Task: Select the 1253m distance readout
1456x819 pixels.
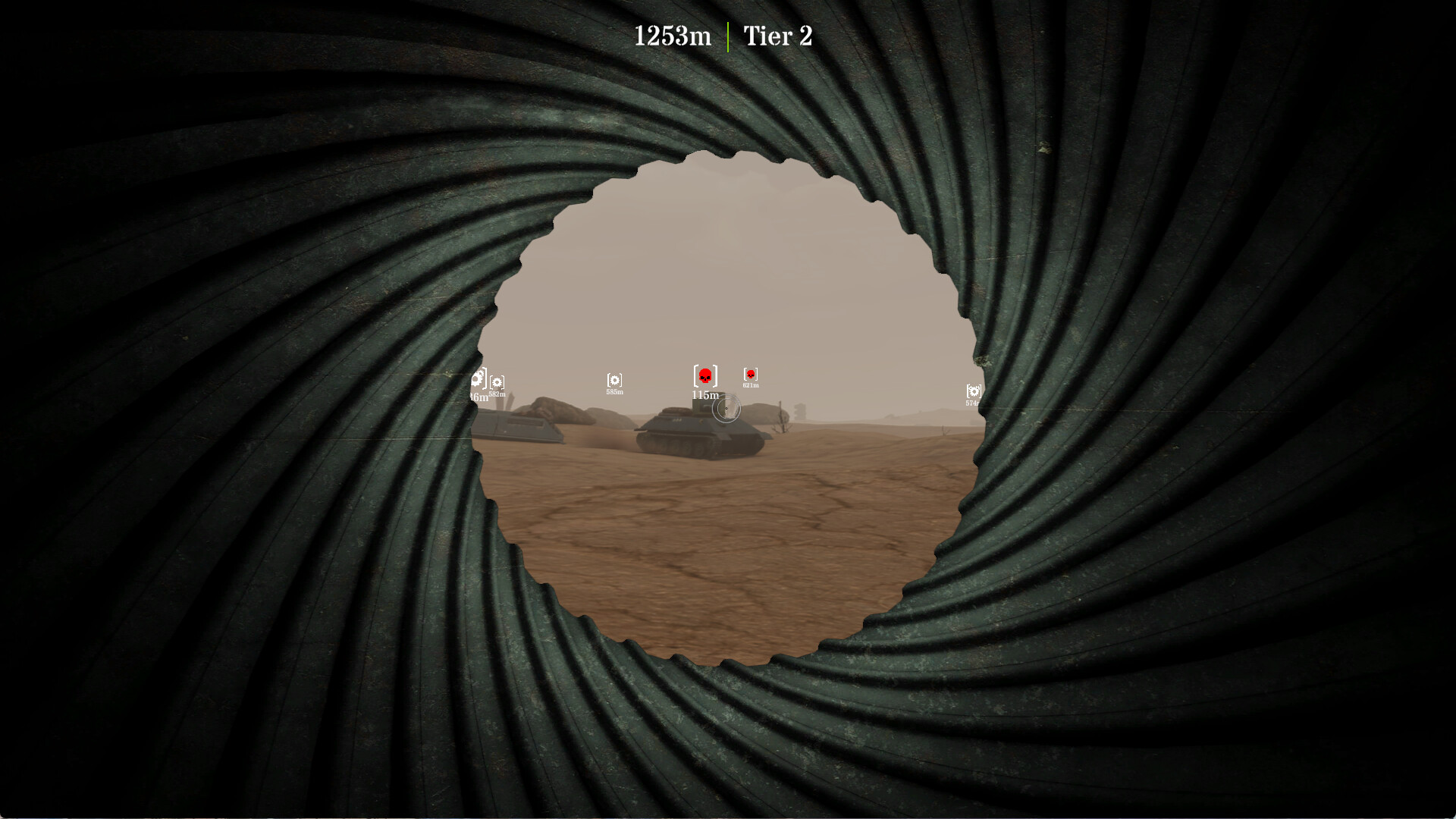Action: click(673, 34)
